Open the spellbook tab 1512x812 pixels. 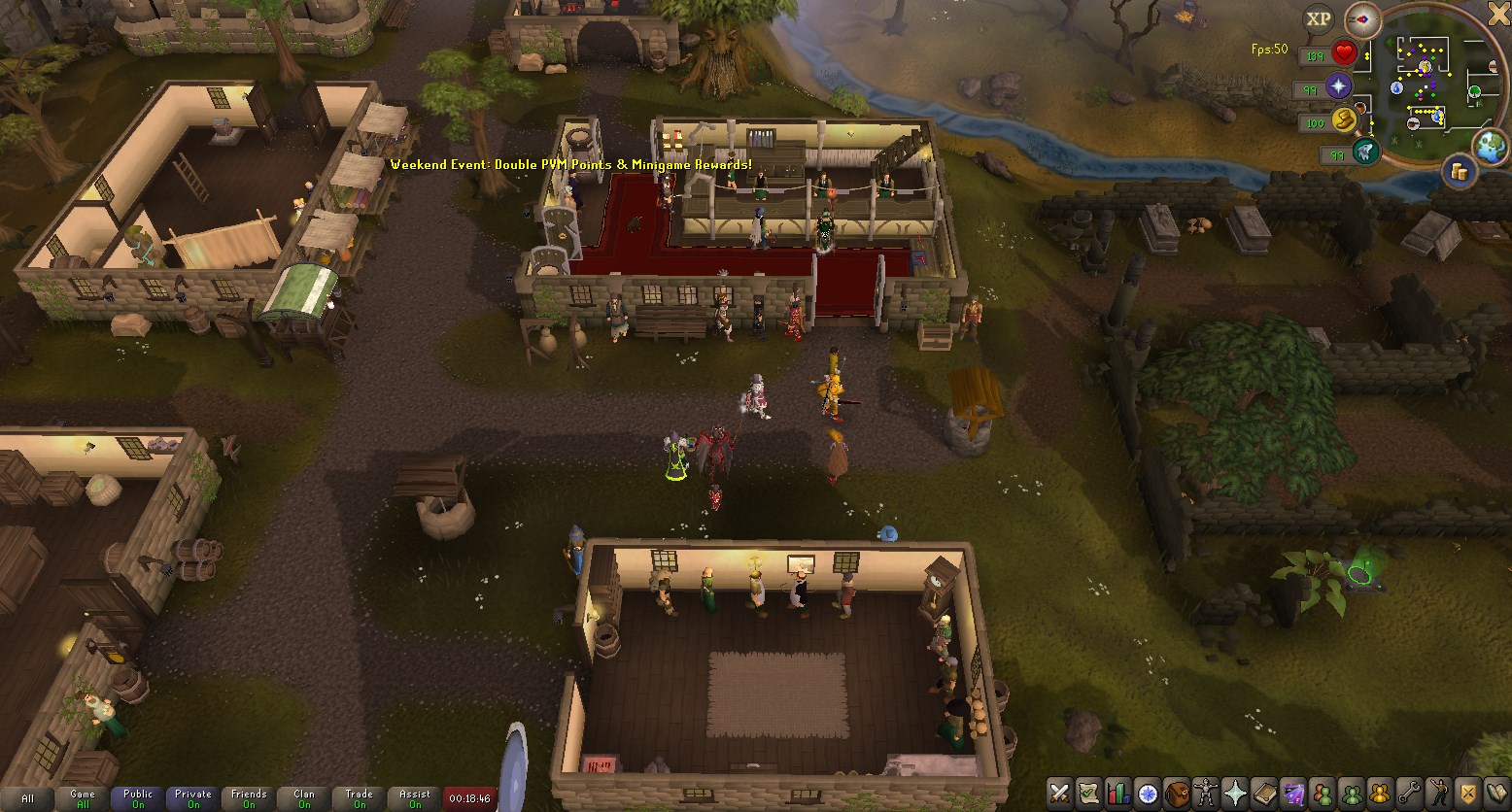[x=1264, y=793]
